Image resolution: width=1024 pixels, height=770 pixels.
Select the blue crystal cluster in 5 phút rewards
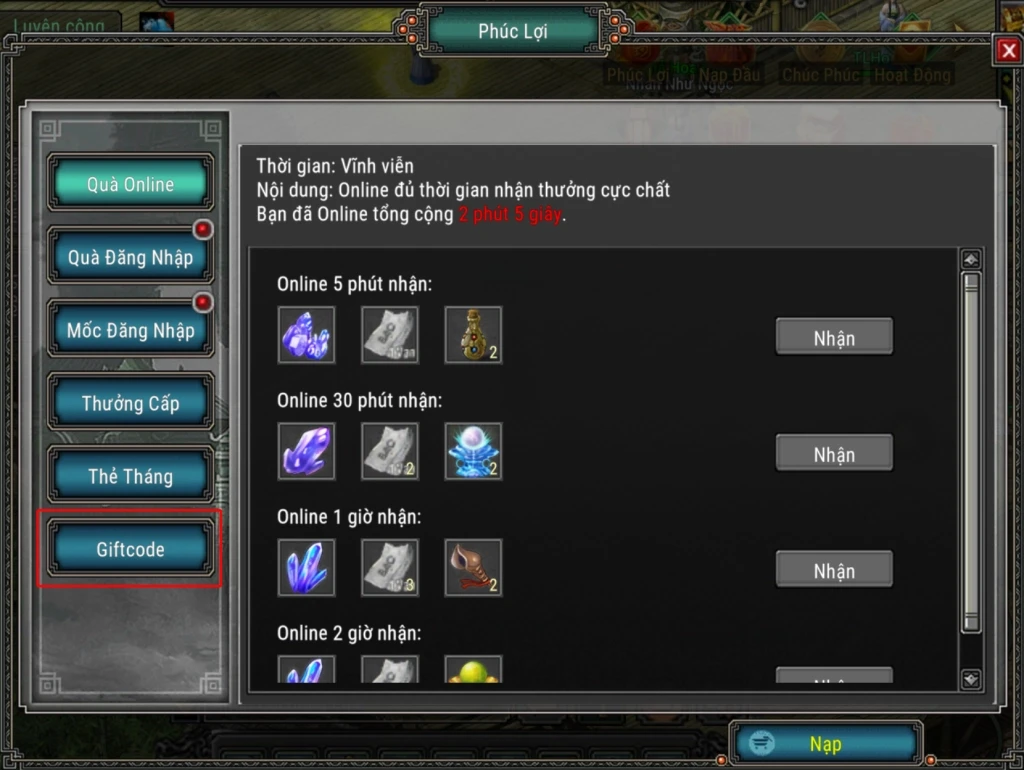[306, 335]
